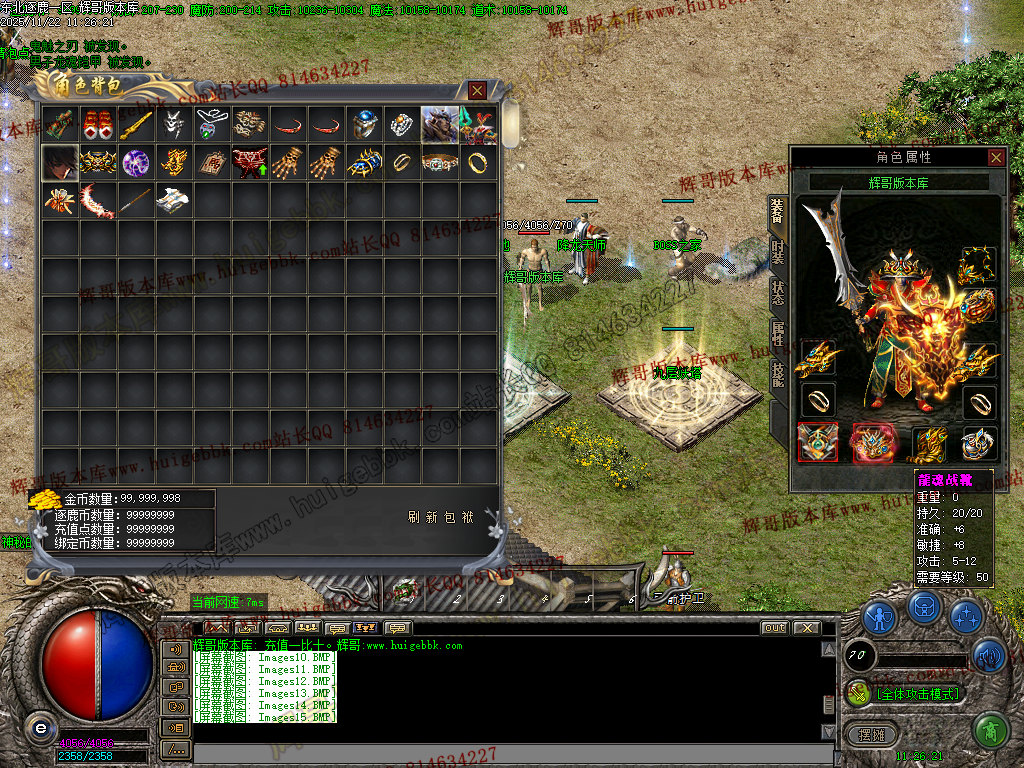The image size is (1024, 768).
Task: Click the 刷新包裹 refresh bag button
Action: (441, 517)
